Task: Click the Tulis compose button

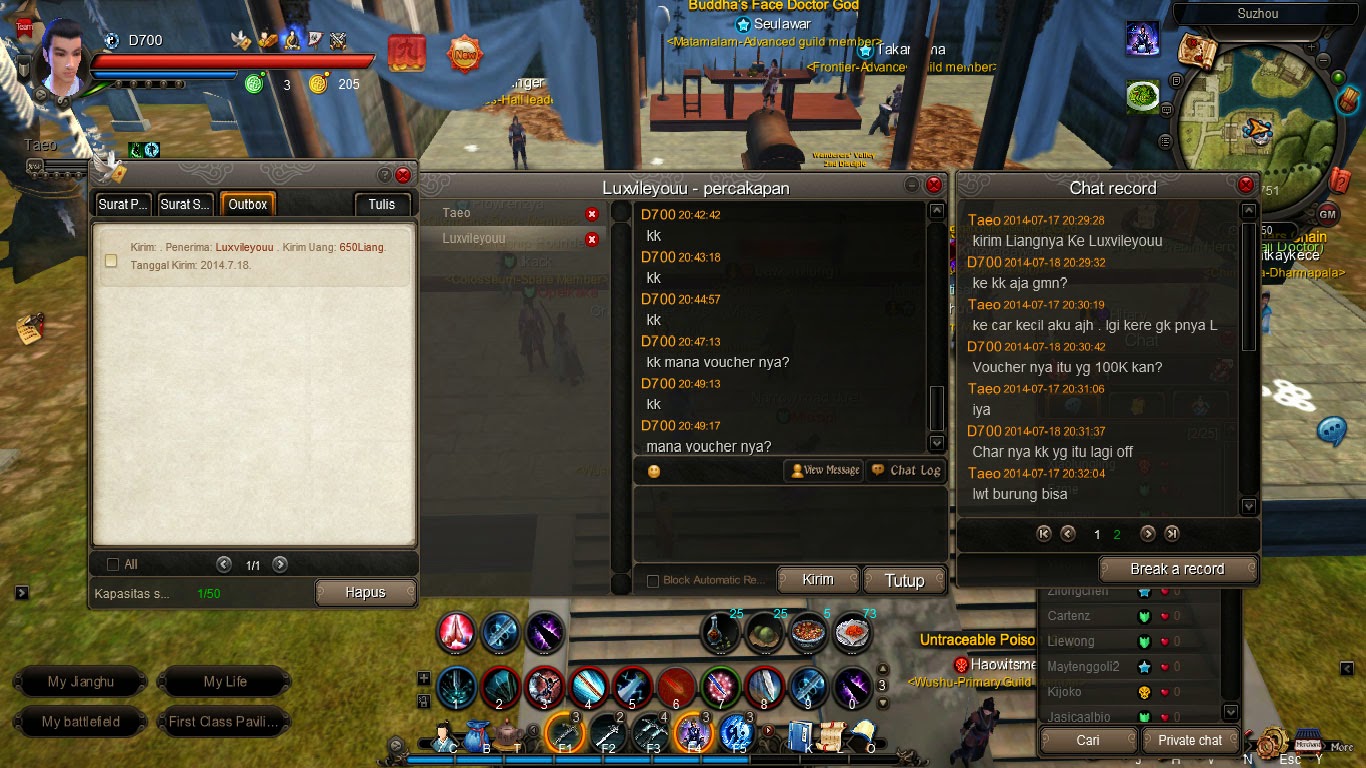Action: (x=381, y=204)
